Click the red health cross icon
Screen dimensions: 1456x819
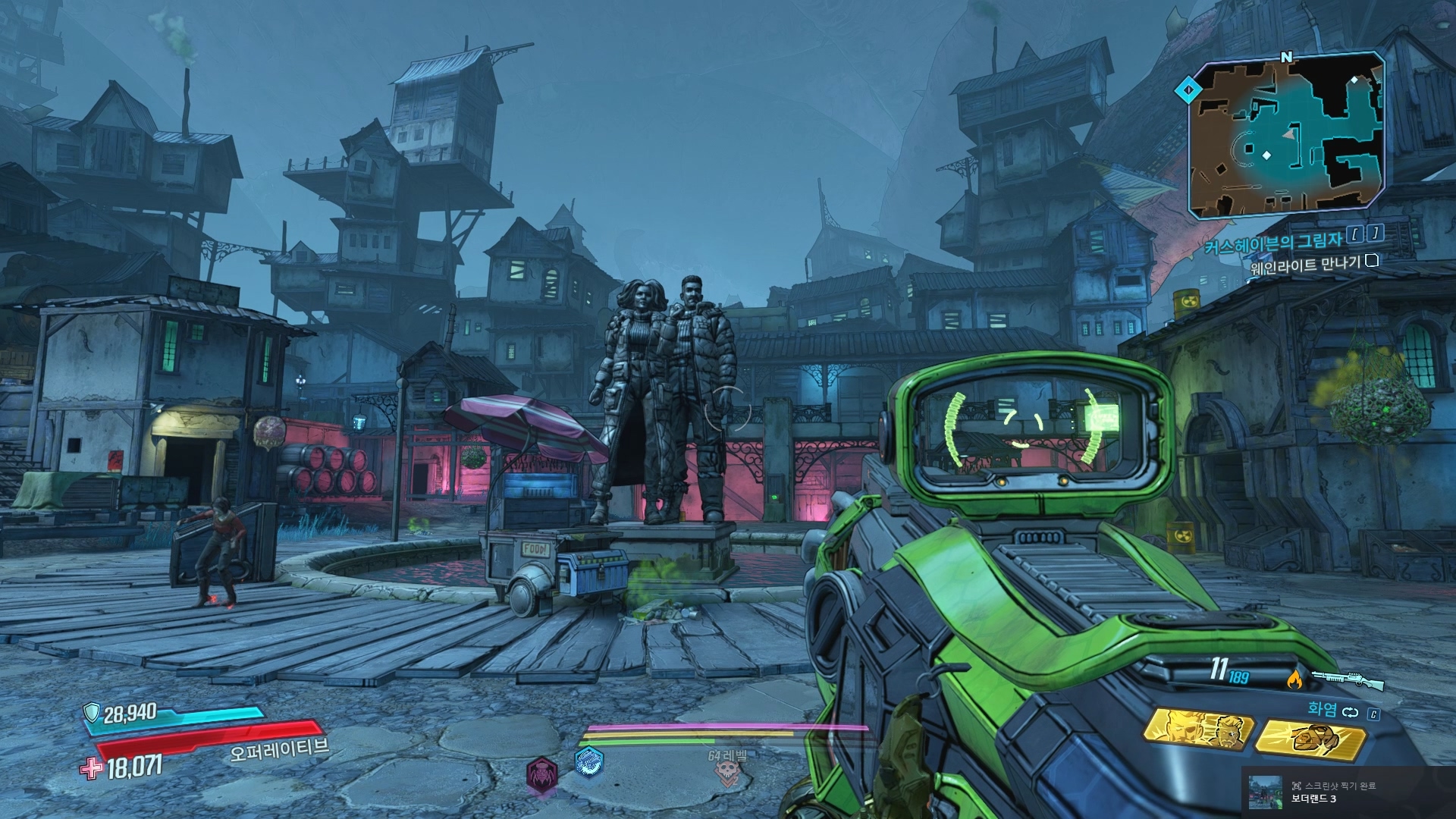[x=92, y=769]
